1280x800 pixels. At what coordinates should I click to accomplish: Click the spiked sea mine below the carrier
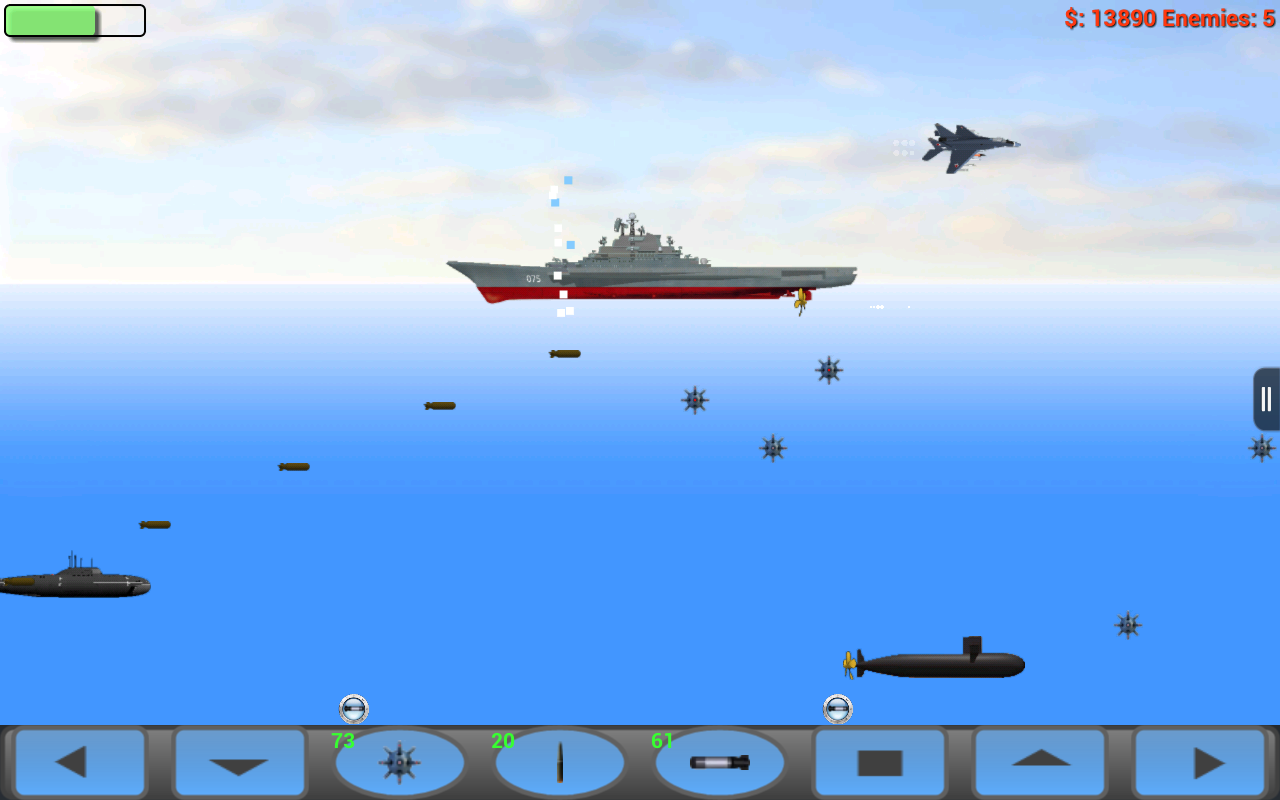pyautogui.click(x=693, y=400)
